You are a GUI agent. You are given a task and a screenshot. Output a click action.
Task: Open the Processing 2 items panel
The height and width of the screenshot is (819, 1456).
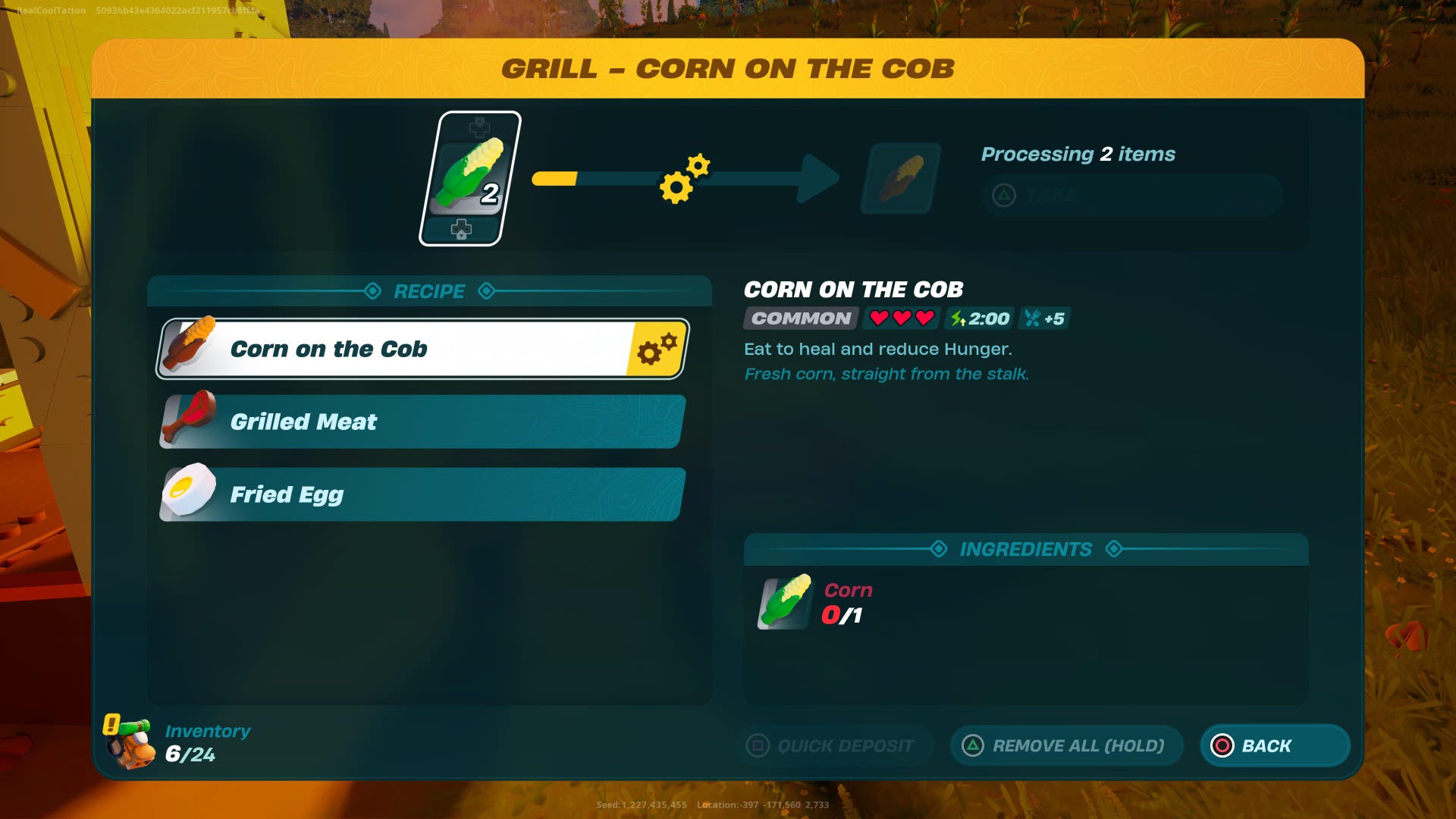tap(1078, 154)
